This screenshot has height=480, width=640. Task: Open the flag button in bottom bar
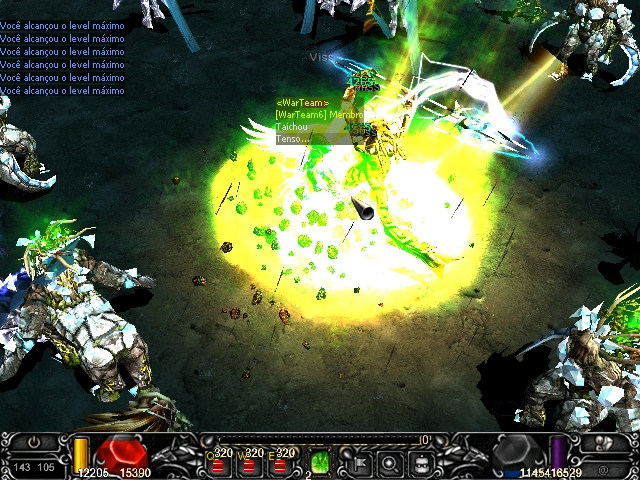pos(357,462)
